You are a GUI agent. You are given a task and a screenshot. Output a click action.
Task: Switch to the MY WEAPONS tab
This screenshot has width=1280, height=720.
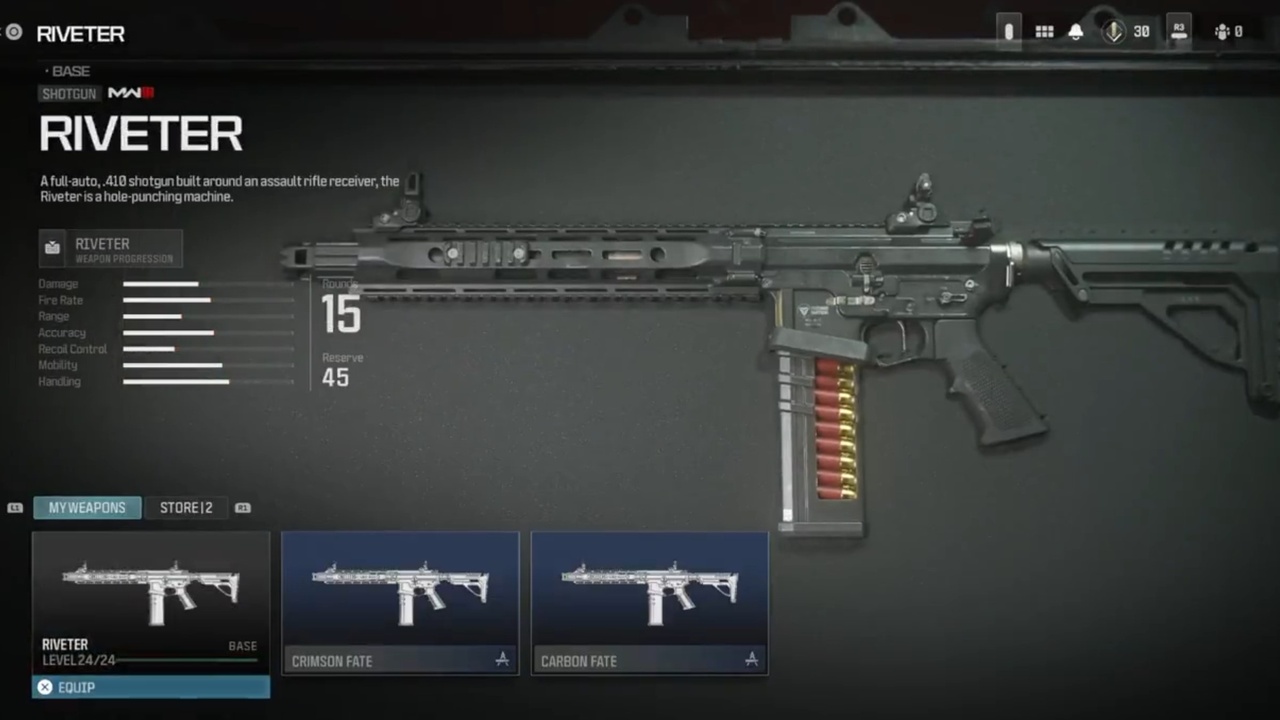[x=87, y=507]
